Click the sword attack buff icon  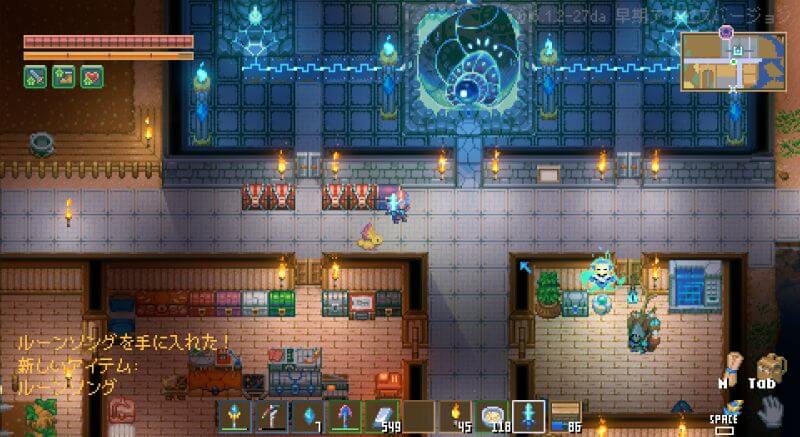[x=35, y=77]
